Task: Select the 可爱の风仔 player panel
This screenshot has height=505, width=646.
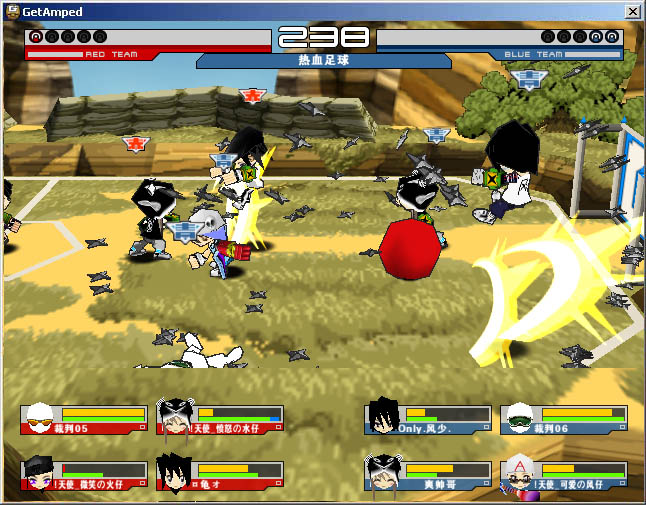Action: [x=564, y=476]
